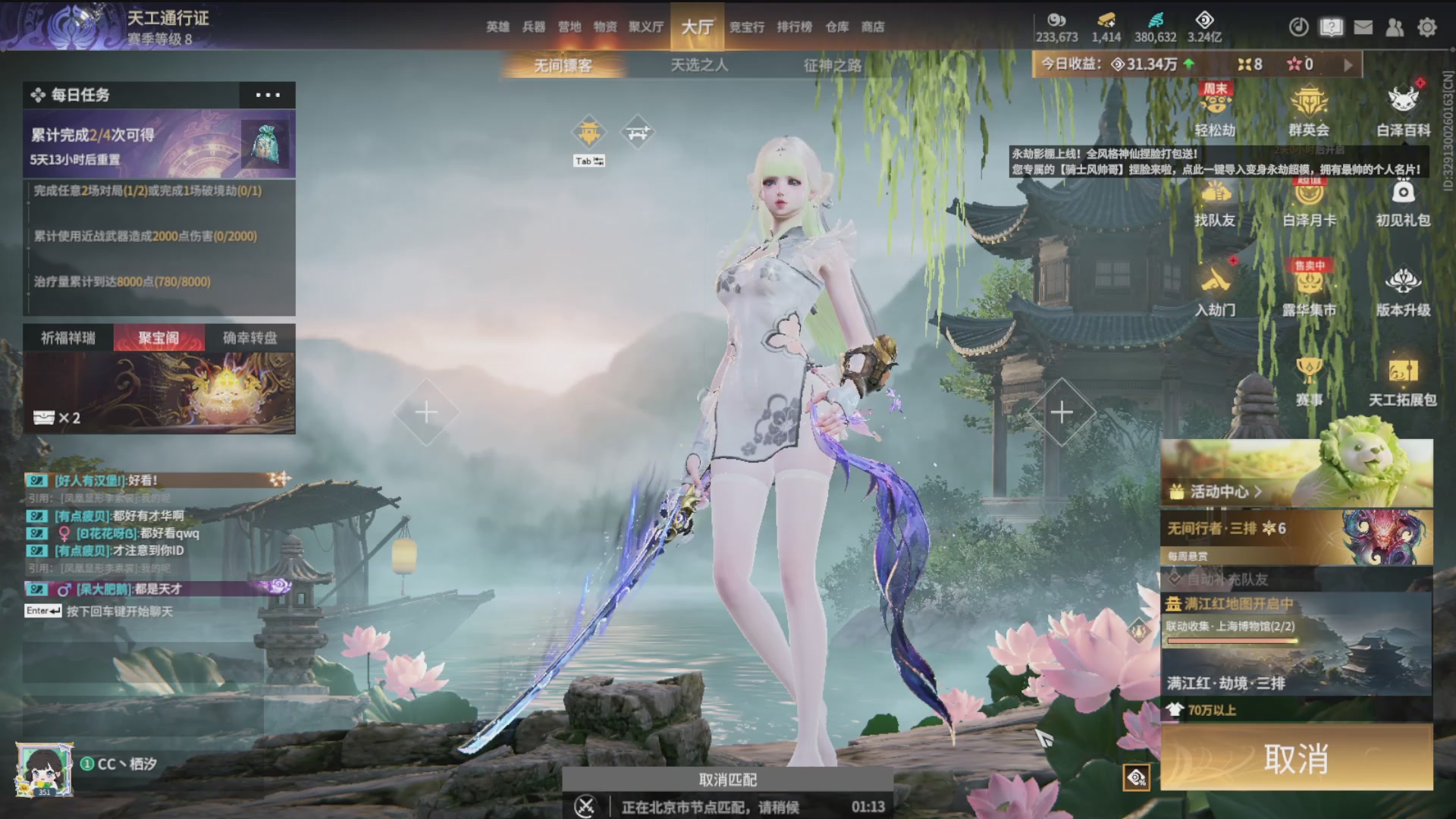Toggle the spectate eye icon near cancel match
Image resolution: width=1456 pixels, height=819 pixels.
[1135, 777]
